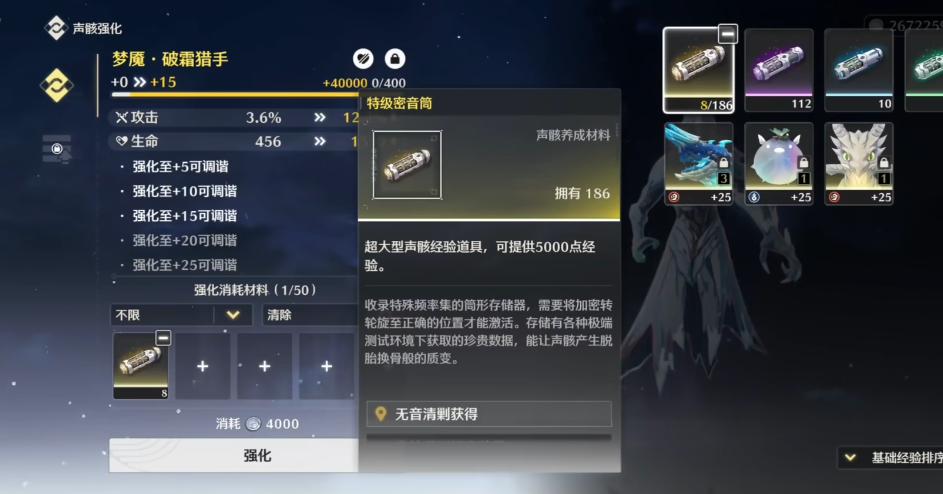The height and width of the screenshot is (494, 943).
Task: Select the gold tube in the material row
Action: (141, 365)
